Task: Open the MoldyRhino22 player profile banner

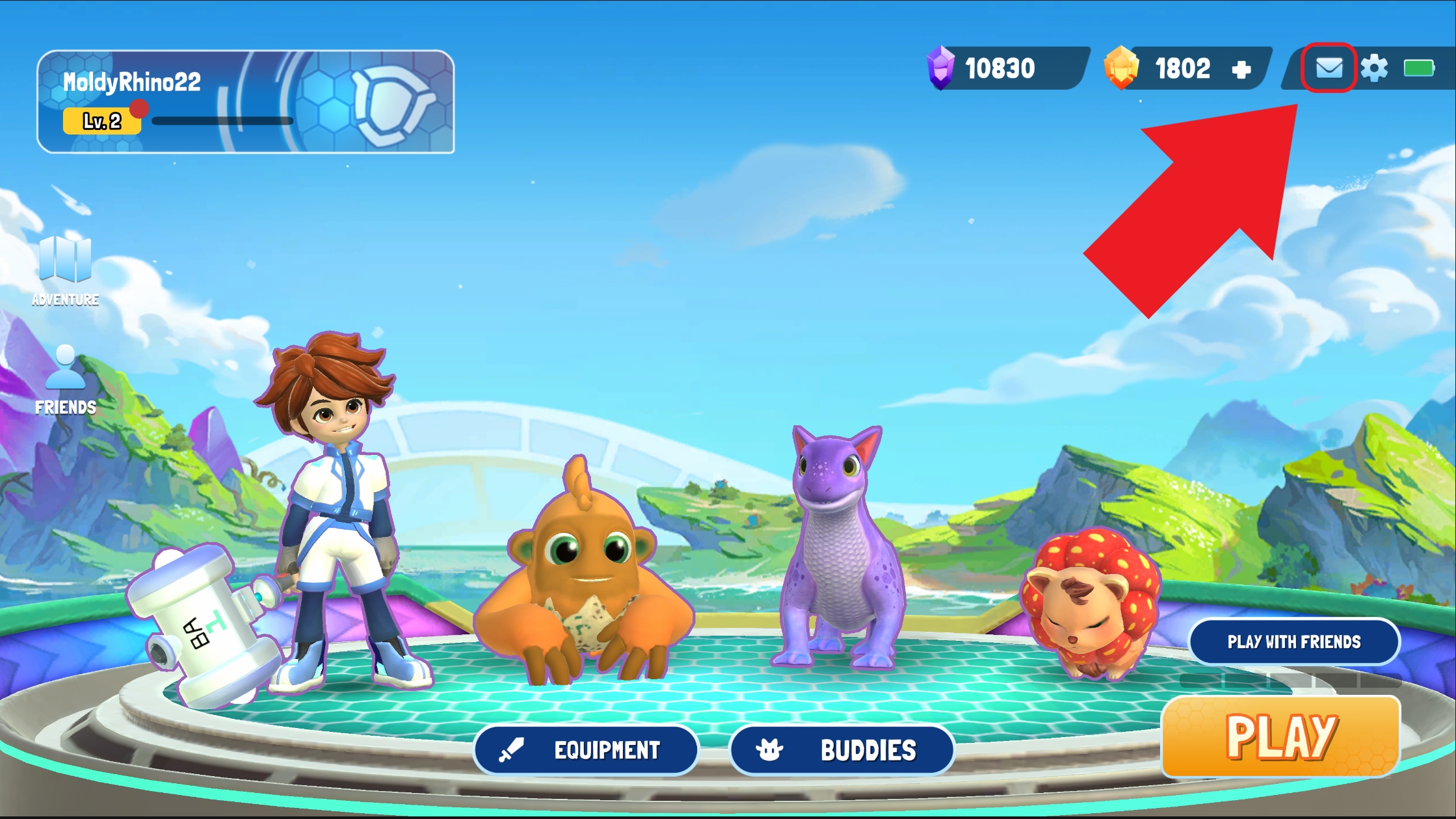Action: pyautogui.click(x=245, y=101)
